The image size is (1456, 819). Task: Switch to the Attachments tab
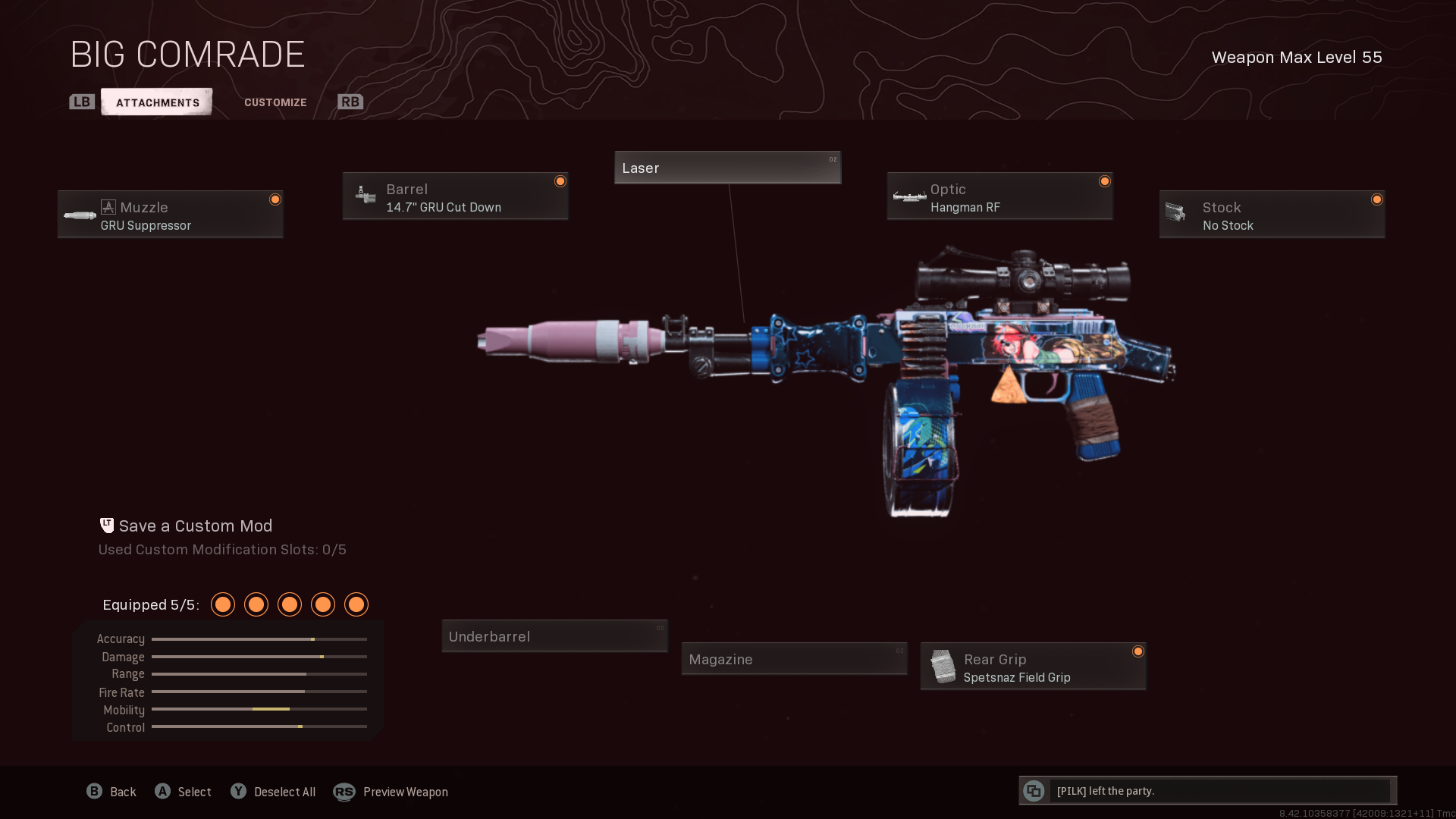(x=157, y=102)
